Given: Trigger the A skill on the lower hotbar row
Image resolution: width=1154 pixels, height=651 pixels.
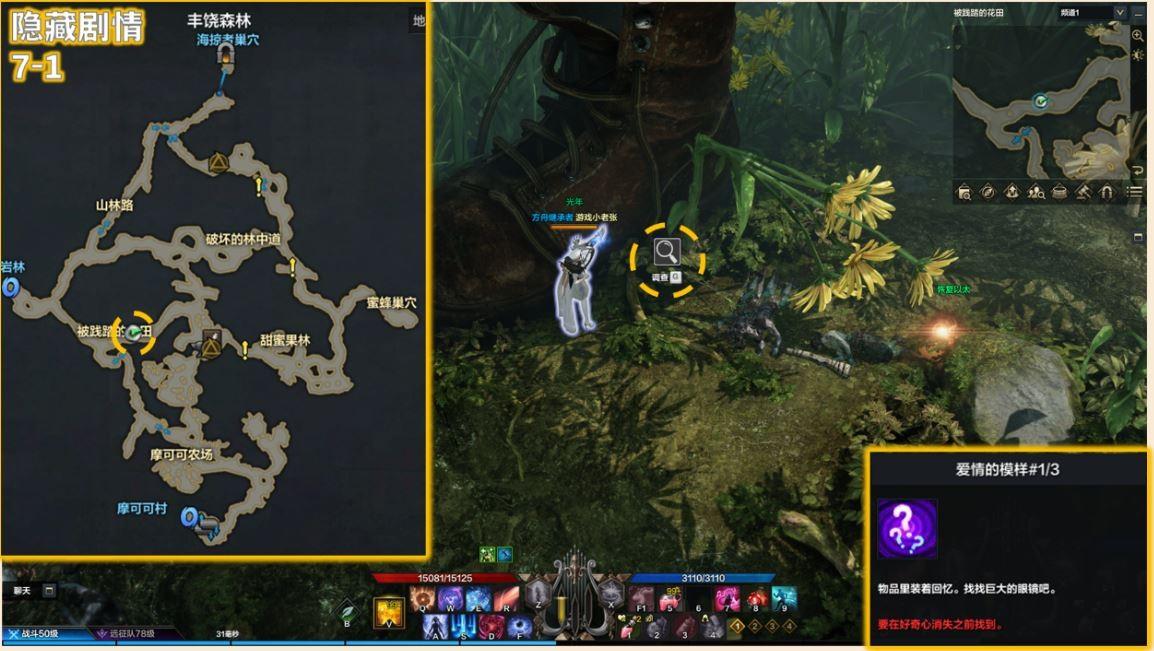Looking at the screenshot, I should point(435,627).
